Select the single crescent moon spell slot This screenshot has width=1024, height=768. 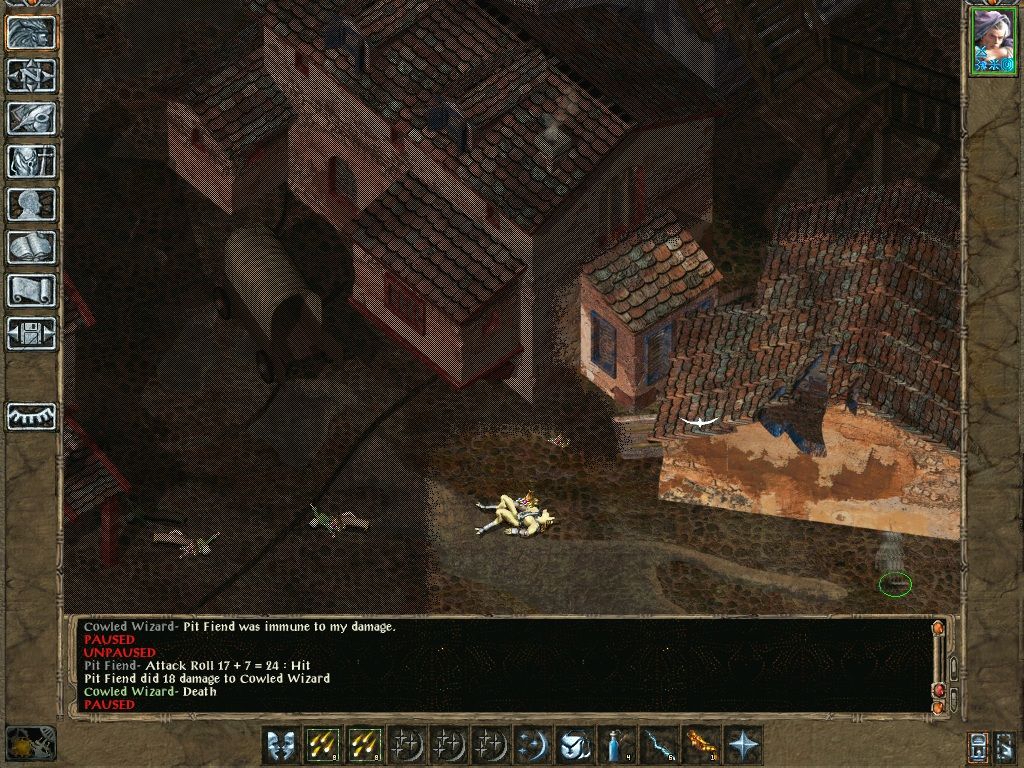coord(533,745)
